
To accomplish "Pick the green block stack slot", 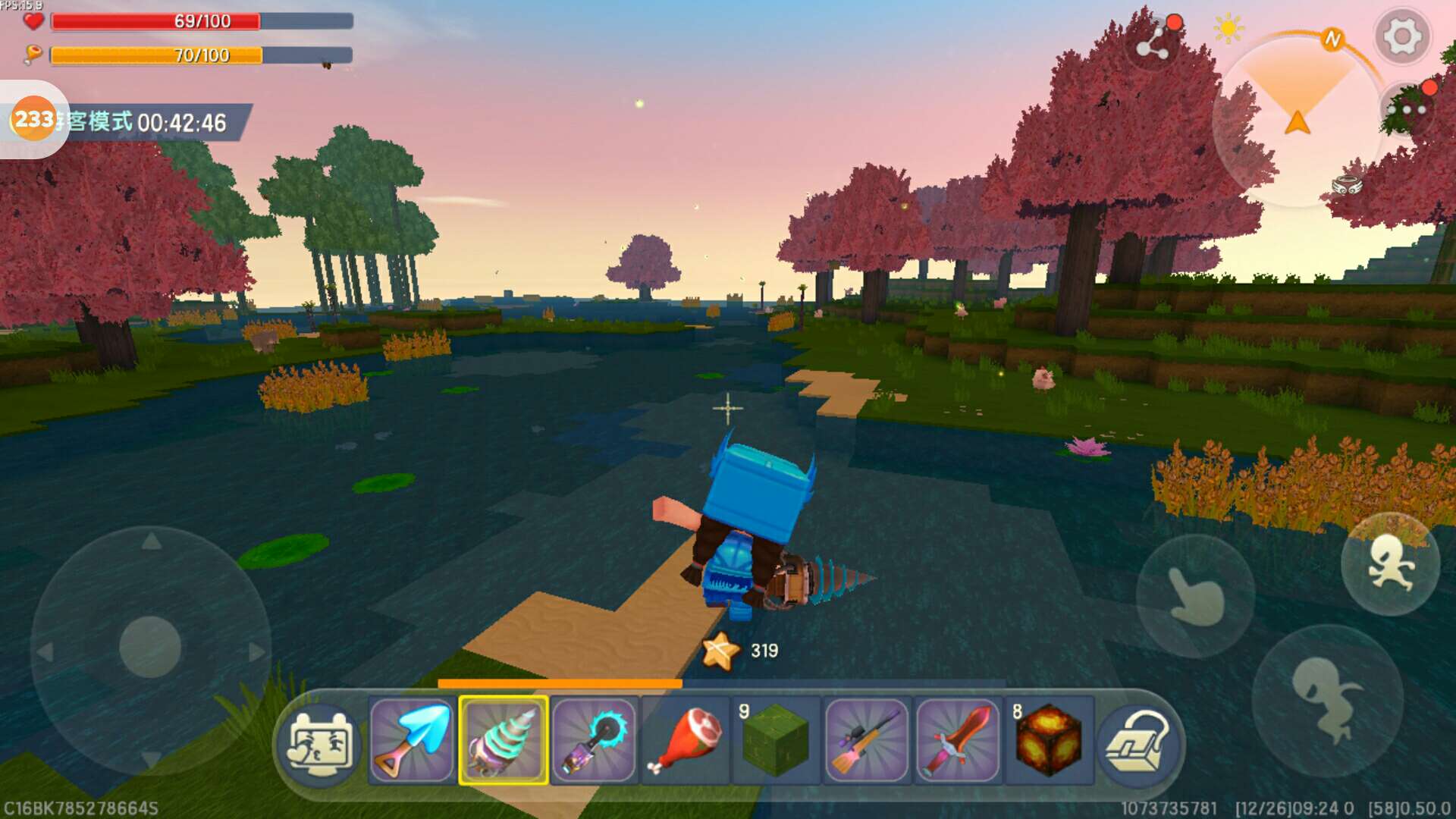I will click(x=775, y=741).
